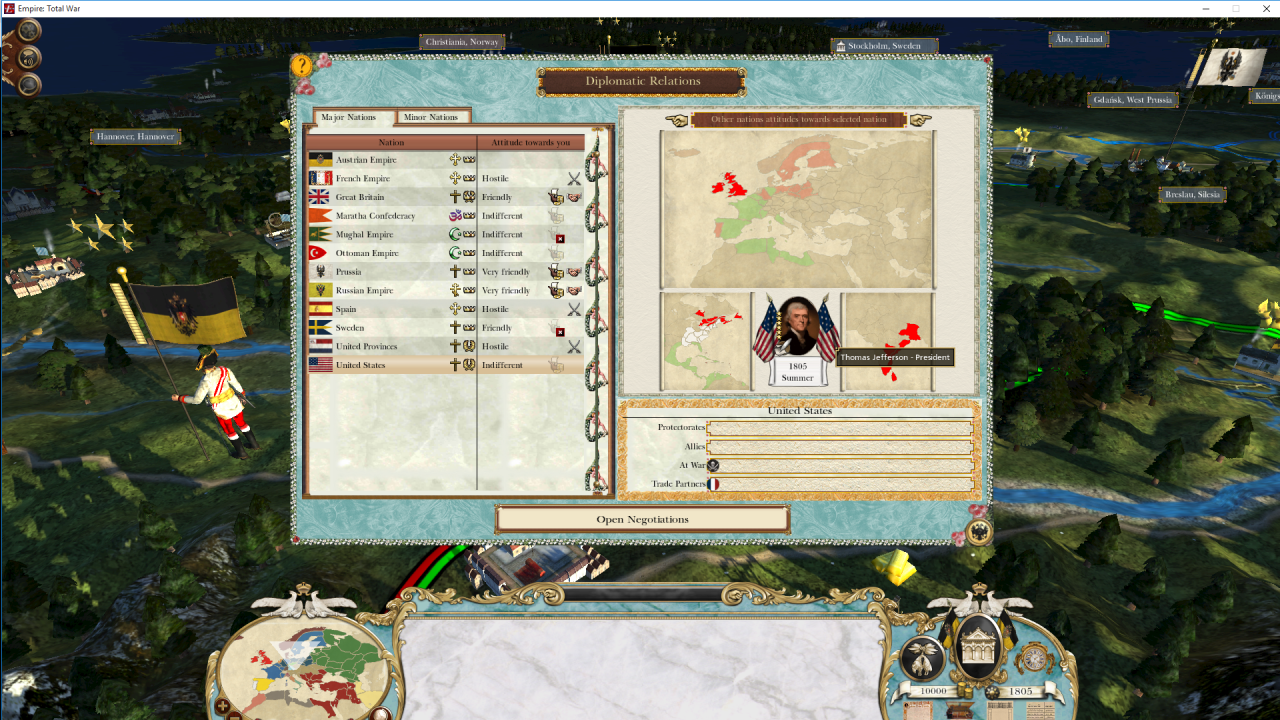
Task: Show previous nation's attitudes with left pointing hand
Action: tap(677, 120)
